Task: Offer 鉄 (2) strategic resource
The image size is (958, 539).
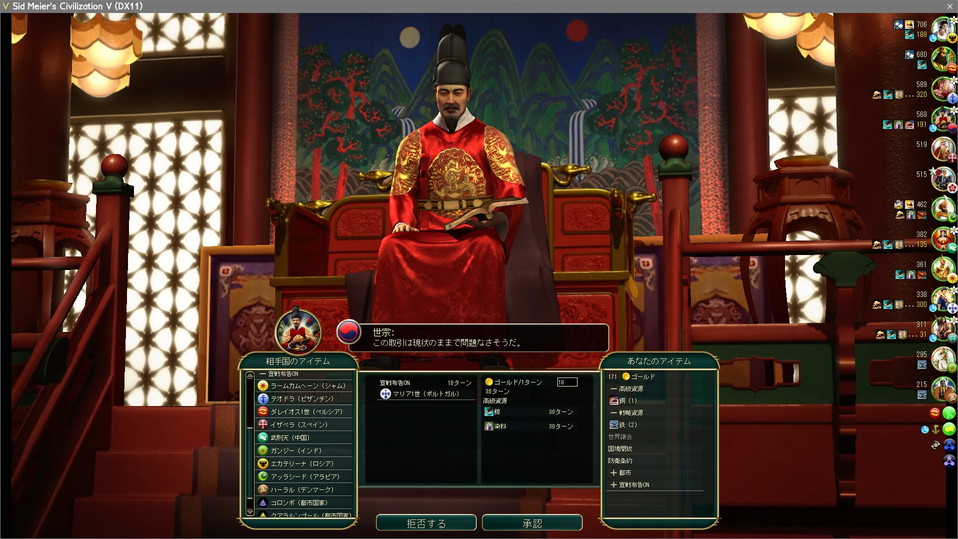Action: coord(629,424)
